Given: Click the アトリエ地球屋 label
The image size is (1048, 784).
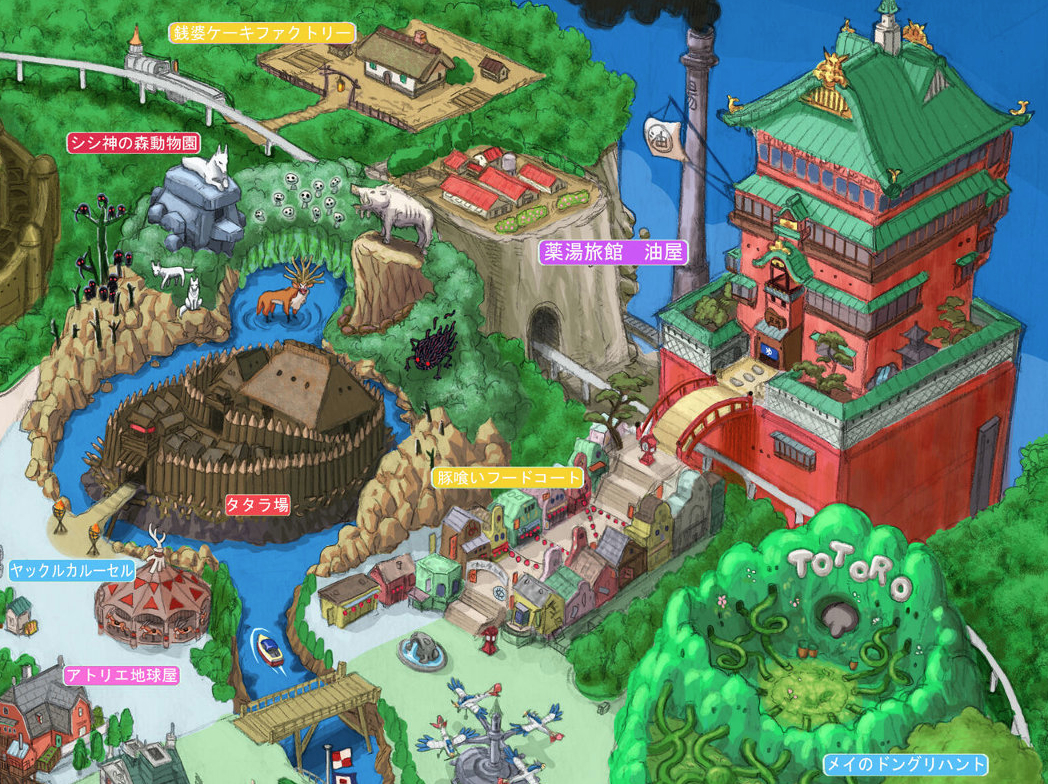Looking at the screenshot, I should (x=121, y=675).
